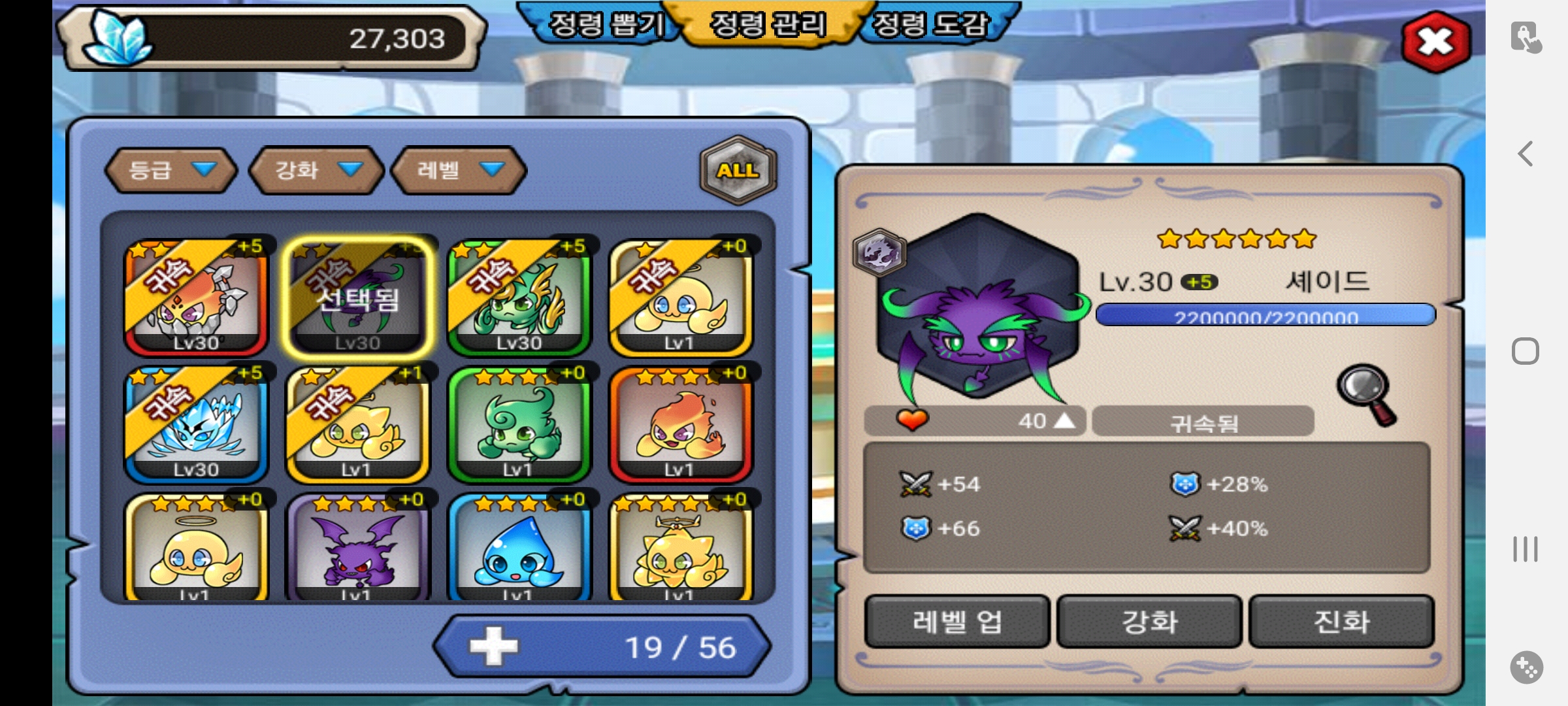The image size is (1568, 706).
Task: Open the 강화 filter dropdown
Action: pyautogui.click(x=317, y=170)
